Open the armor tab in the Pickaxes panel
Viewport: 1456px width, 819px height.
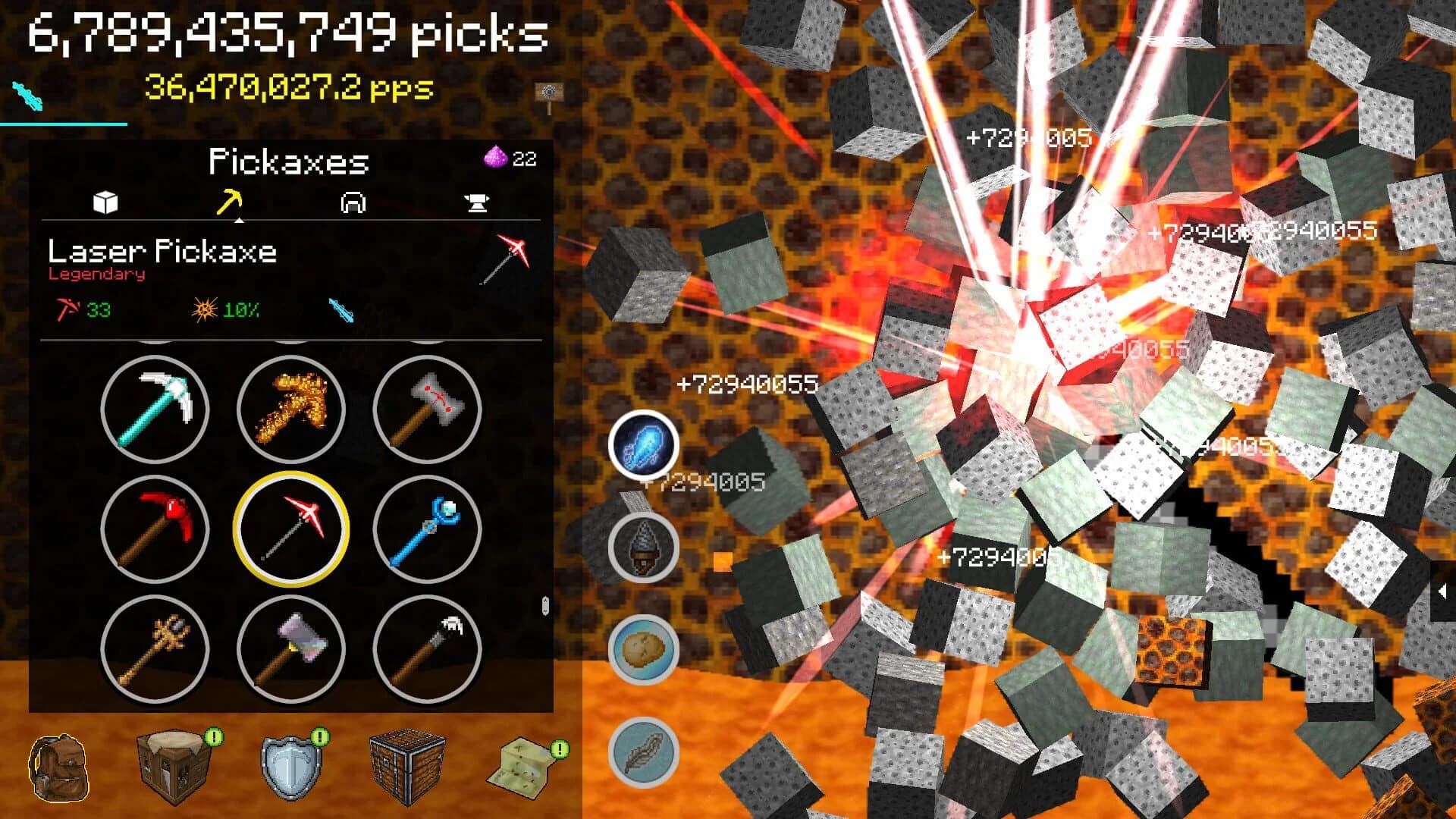tap(354, 202)
